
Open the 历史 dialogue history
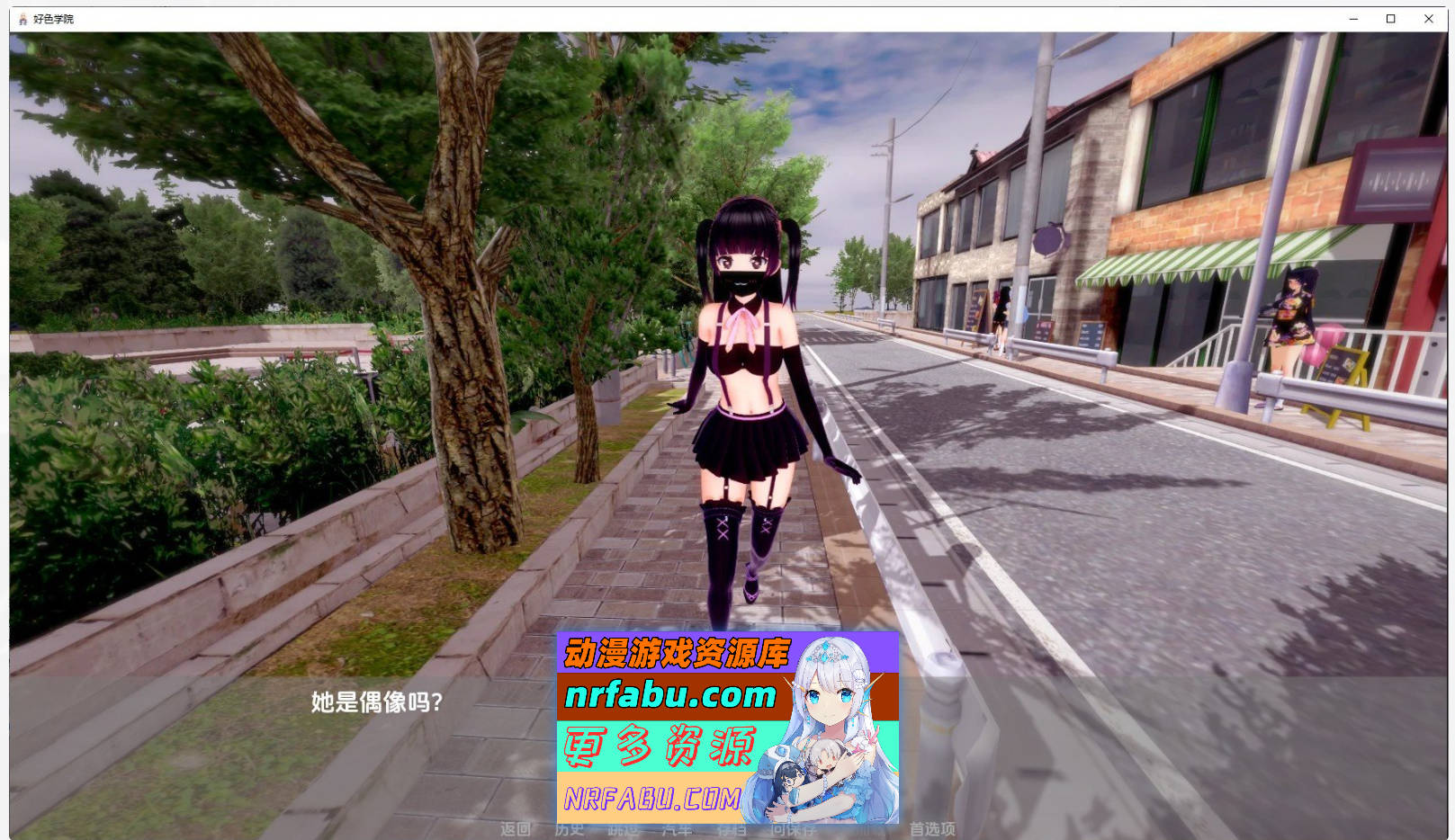[x=571, y=830]
